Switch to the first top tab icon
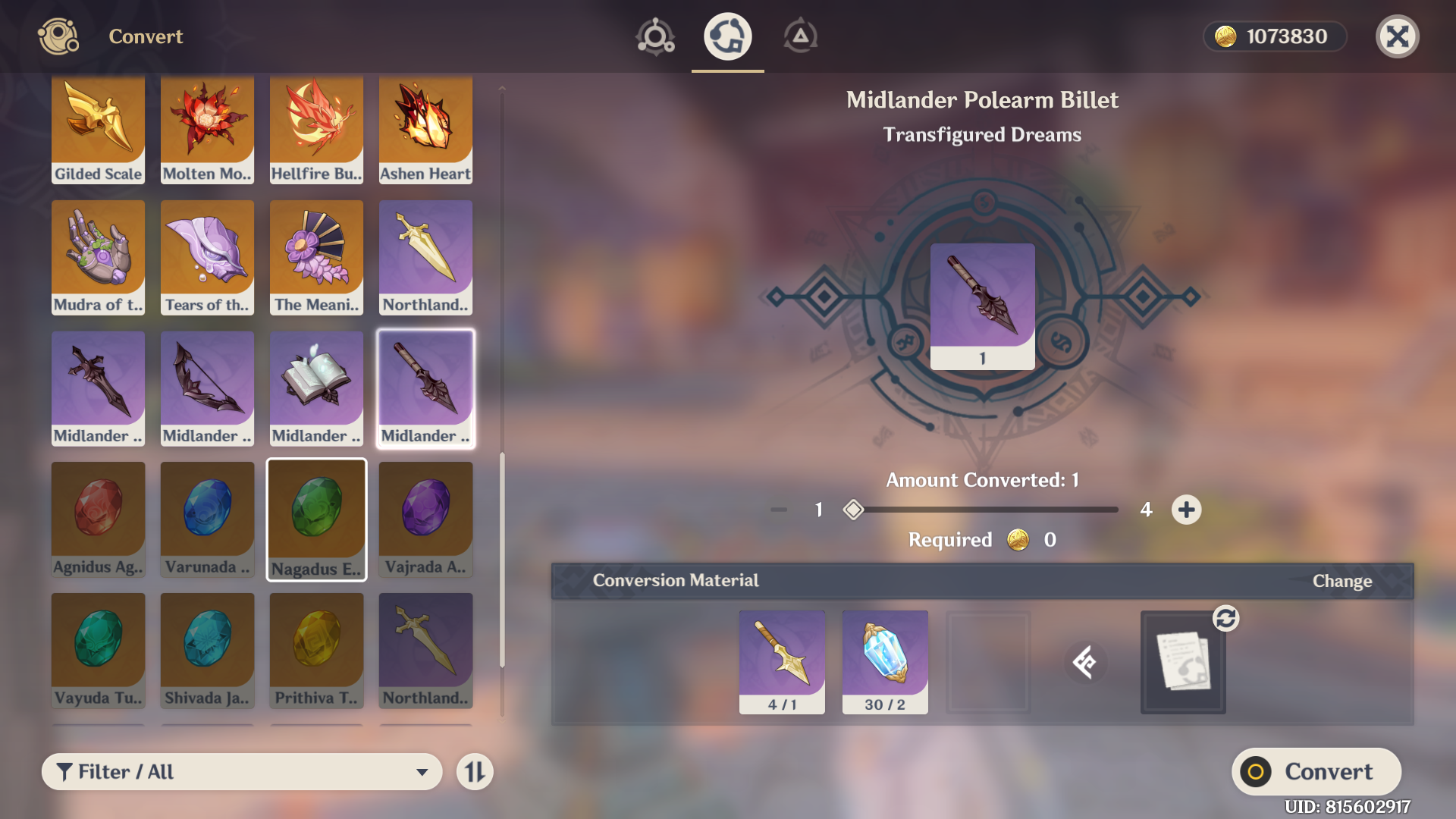Viewport: 1456px width, 819px height. 655,36
